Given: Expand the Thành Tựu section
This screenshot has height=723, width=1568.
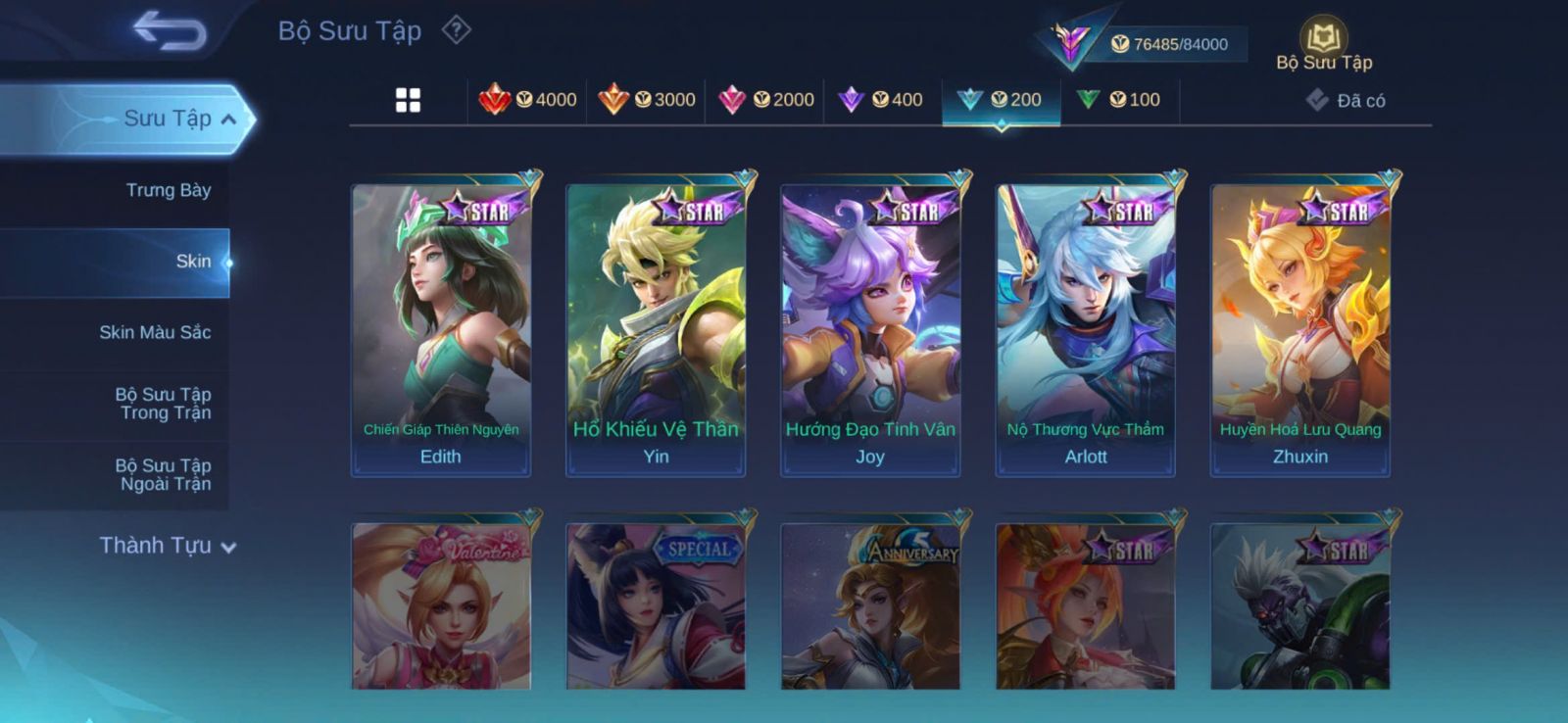Looking at the screenshot, I should [x=168, y=546].
